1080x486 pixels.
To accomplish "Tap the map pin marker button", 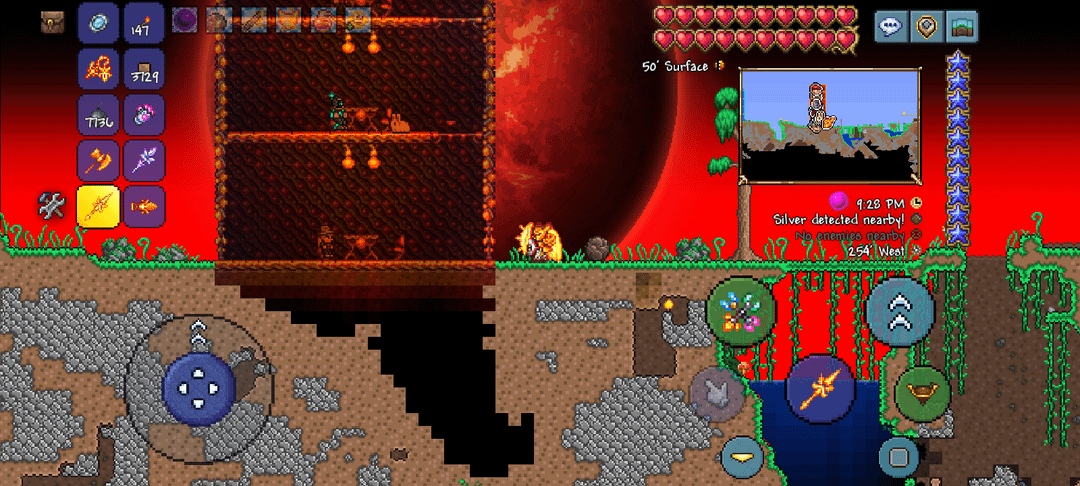I will click(x=927, y=27).
